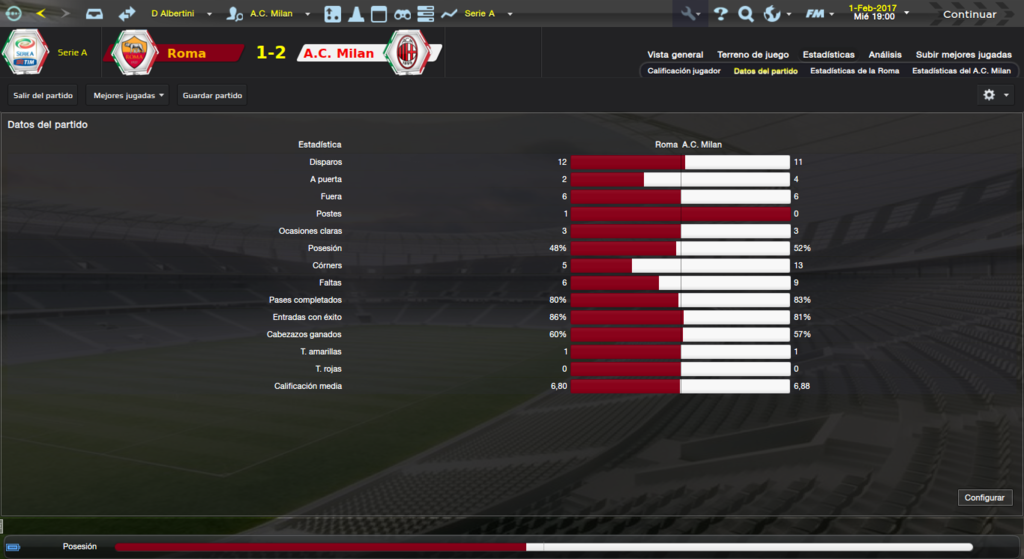Select the Estadísticas tab
Image resolution: width=1024 pixels, height=559 pixels.
coord(827,55)
